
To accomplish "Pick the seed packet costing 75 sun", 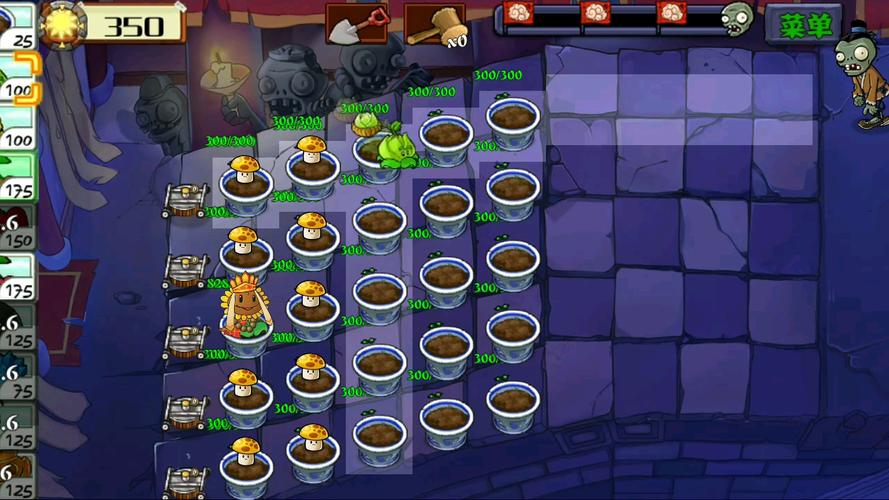I will point(17,377).
